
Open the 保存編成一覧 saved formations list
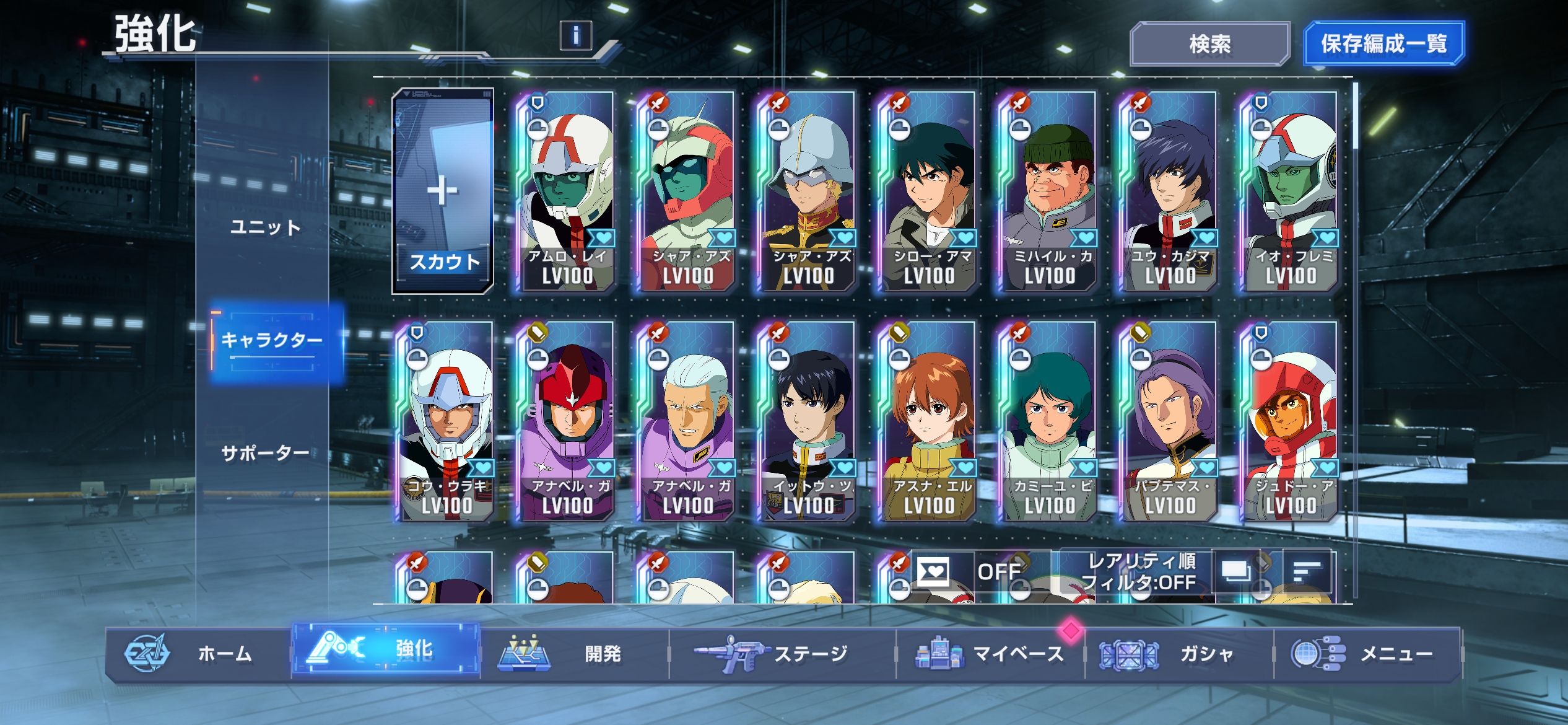[1383, 44]
